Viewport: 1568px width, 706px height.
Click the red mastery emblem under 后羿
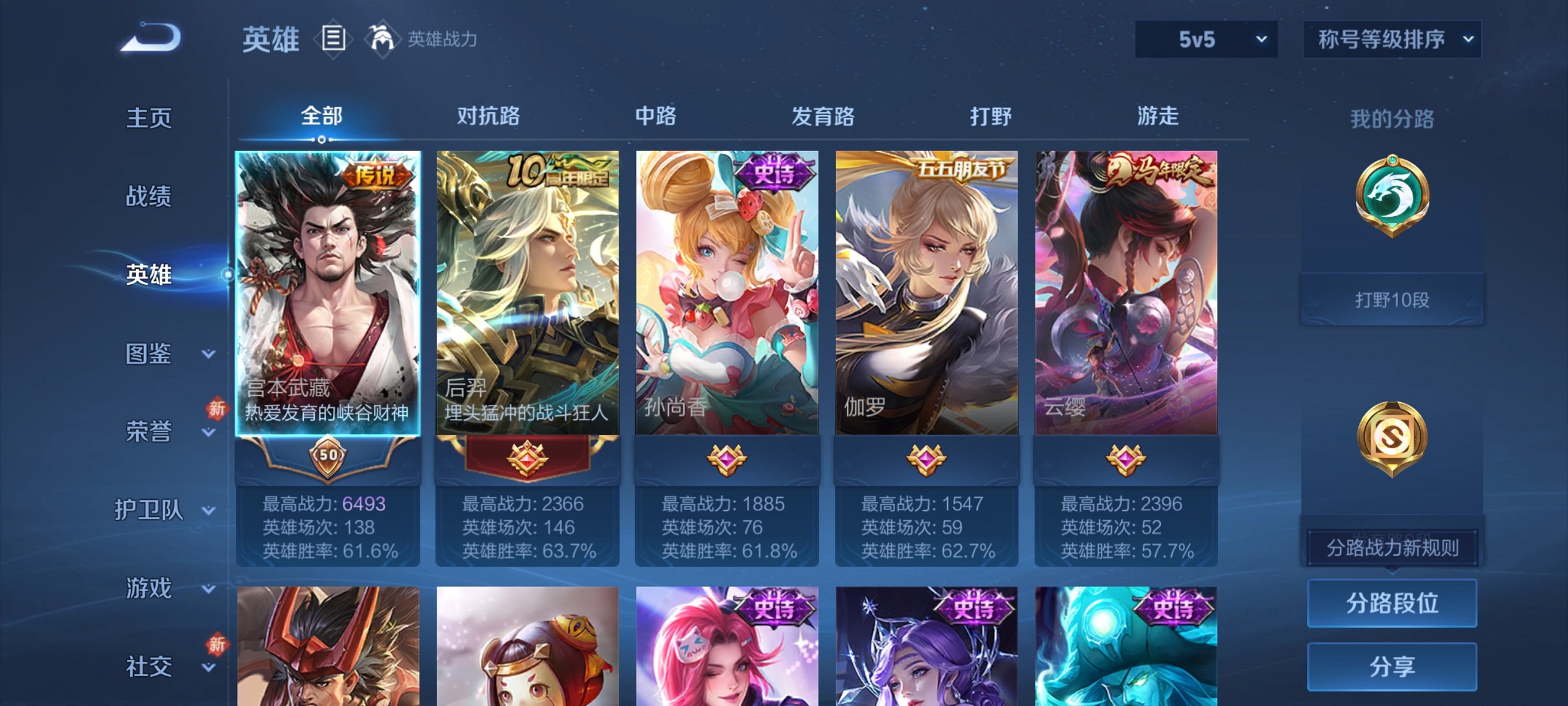click(x=526, y=460)
